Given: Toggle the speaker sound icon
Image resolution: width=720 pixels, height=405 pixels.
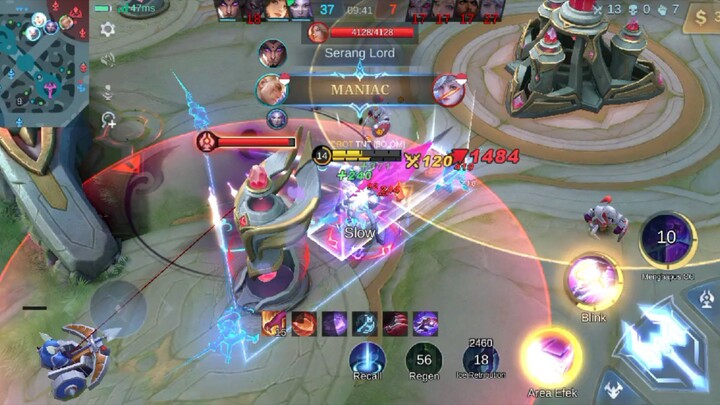Looking at the screenshot, I should pyautogui.click(x=108, y=61).
